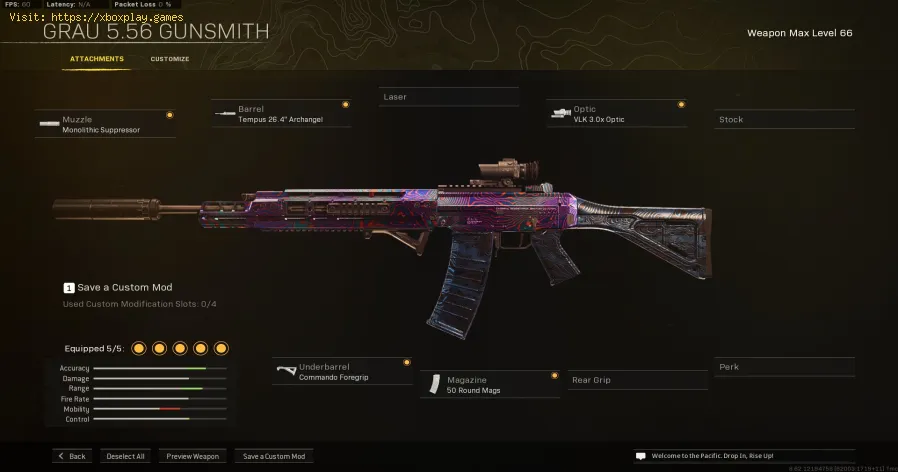The width and height of the screenshot is (898, 472).
Task: Open the empty Perk slot
Action: (x=785, y=367)
